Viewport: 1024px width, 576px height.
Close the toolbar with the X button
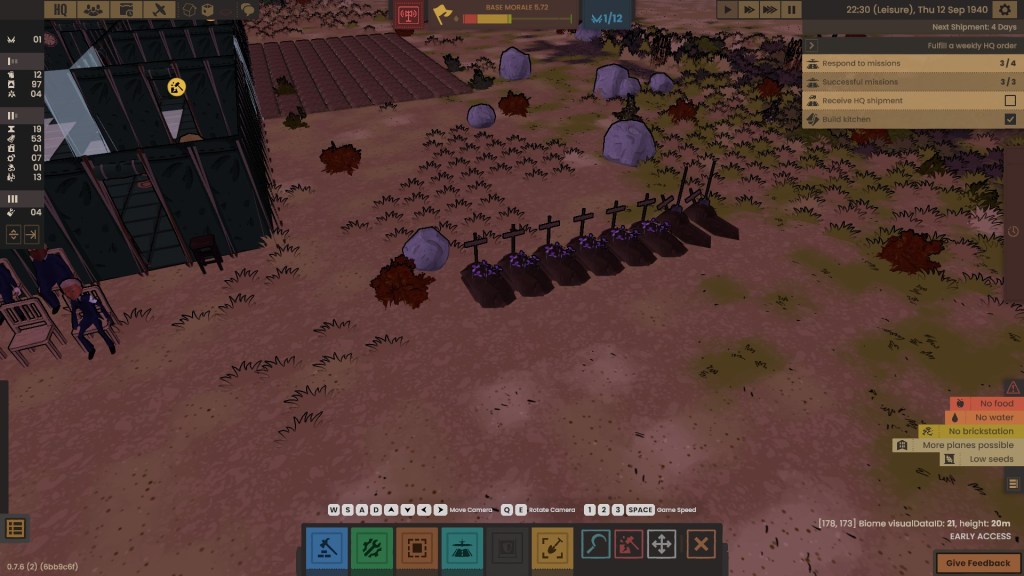point(701,545)
